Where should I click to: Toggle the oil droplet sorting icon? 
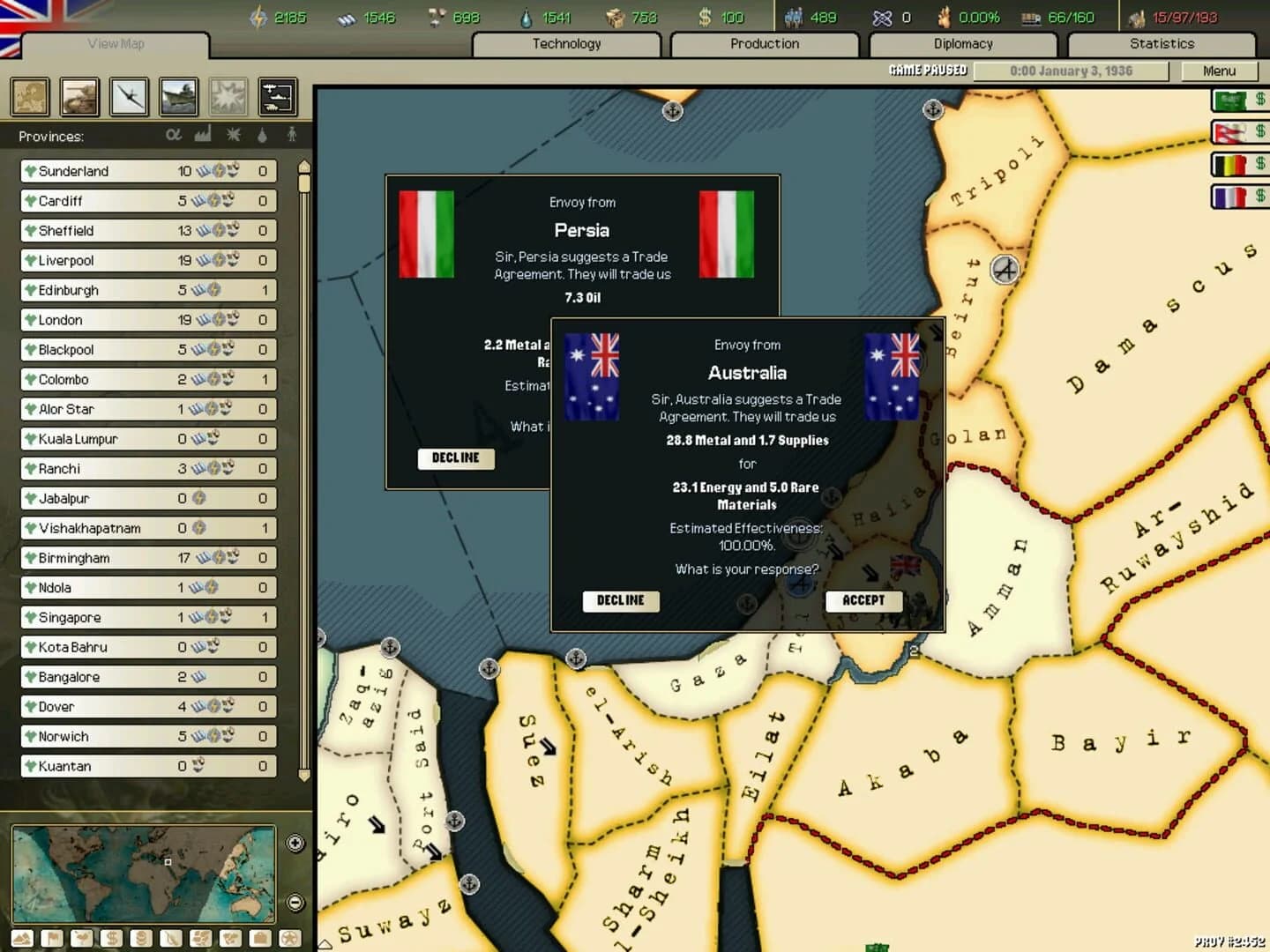pyautogui.click(x=262, y=135)
